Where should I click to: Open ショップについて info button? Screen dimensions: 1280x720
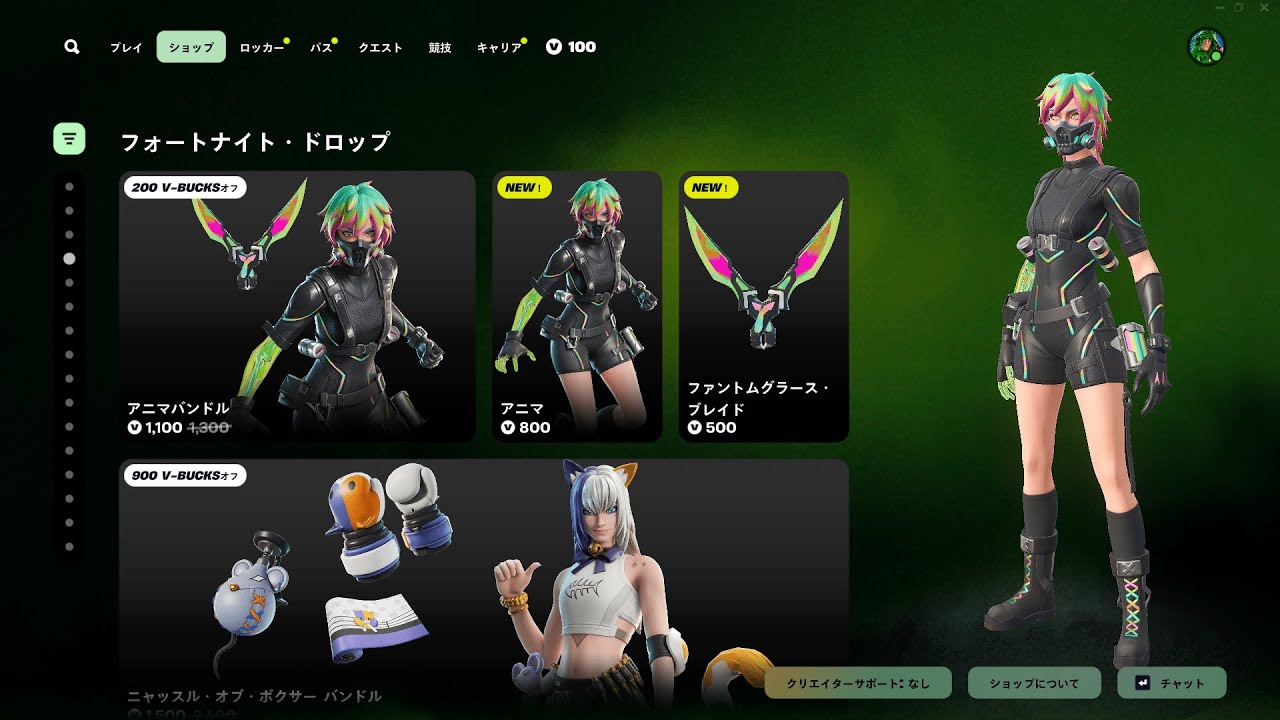tap(1034, 683)
